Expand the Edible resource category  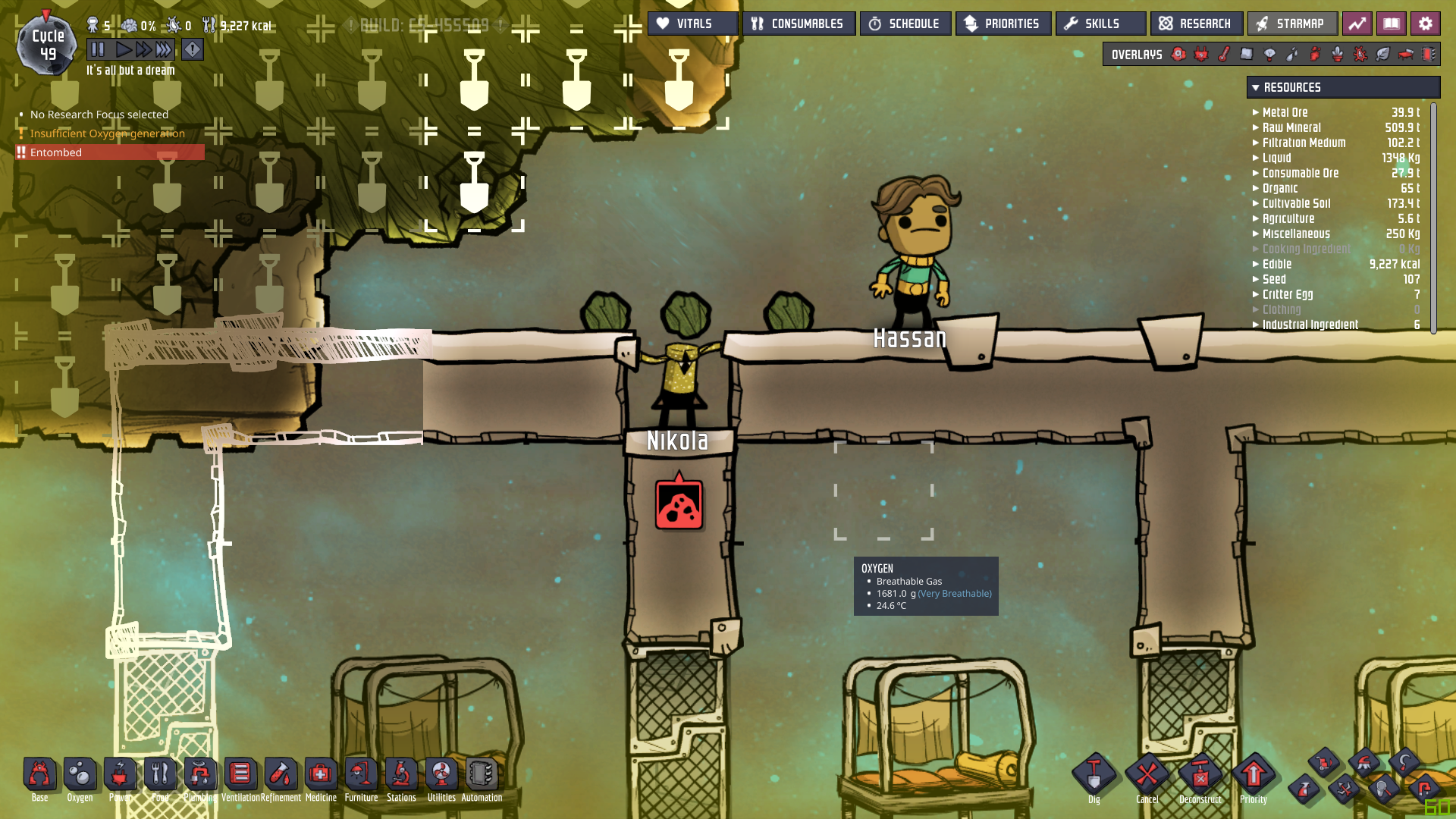pos(1256,264)
